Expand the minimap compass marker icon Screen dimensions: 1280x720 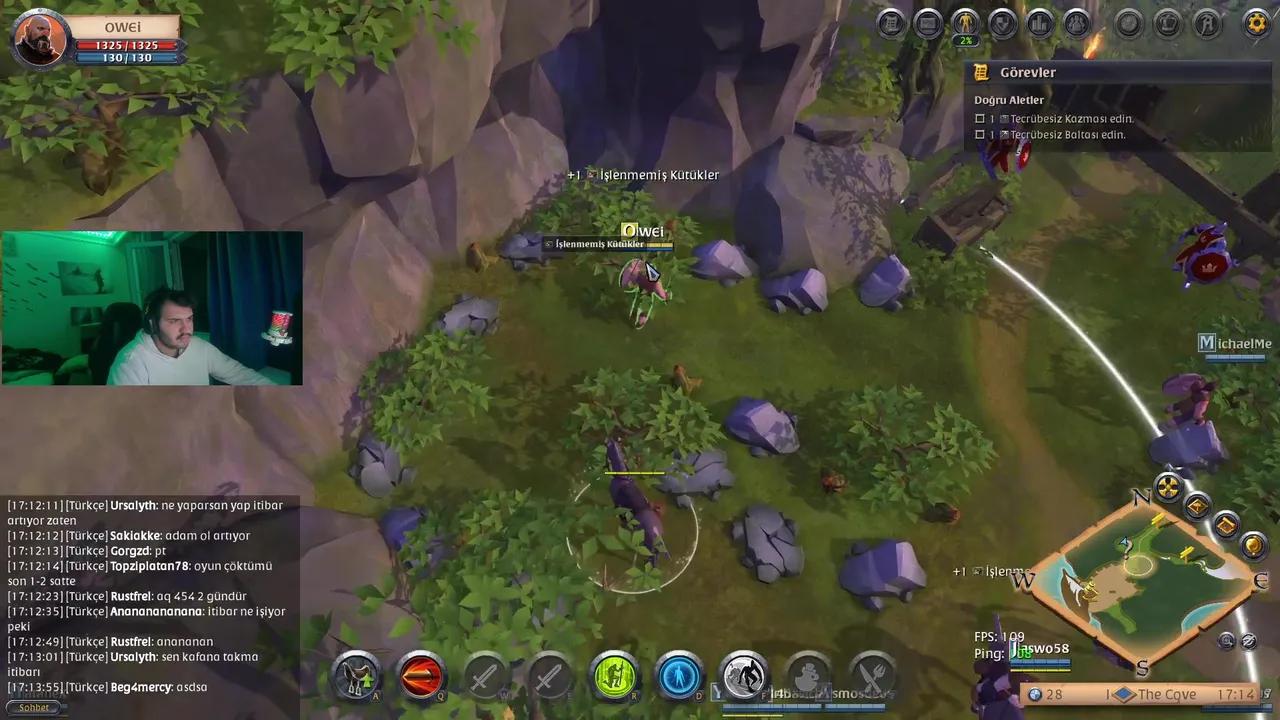point(1168,489)
